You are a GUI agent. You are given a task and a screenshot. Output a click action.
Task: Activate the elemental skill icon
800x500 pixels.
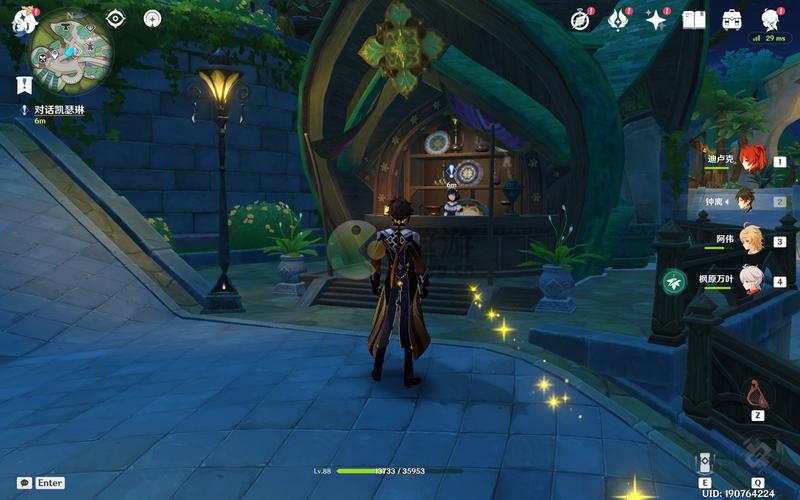tap(705, 461)
